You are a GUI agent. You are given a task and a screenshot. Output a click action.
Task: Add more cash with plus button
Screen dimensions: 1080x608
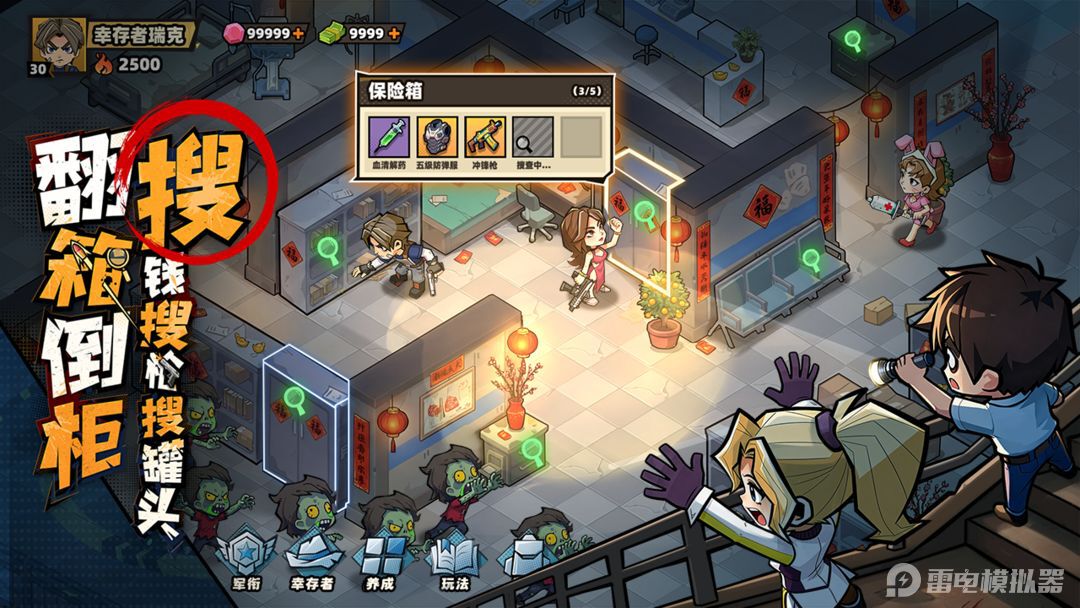coord(394,33)
